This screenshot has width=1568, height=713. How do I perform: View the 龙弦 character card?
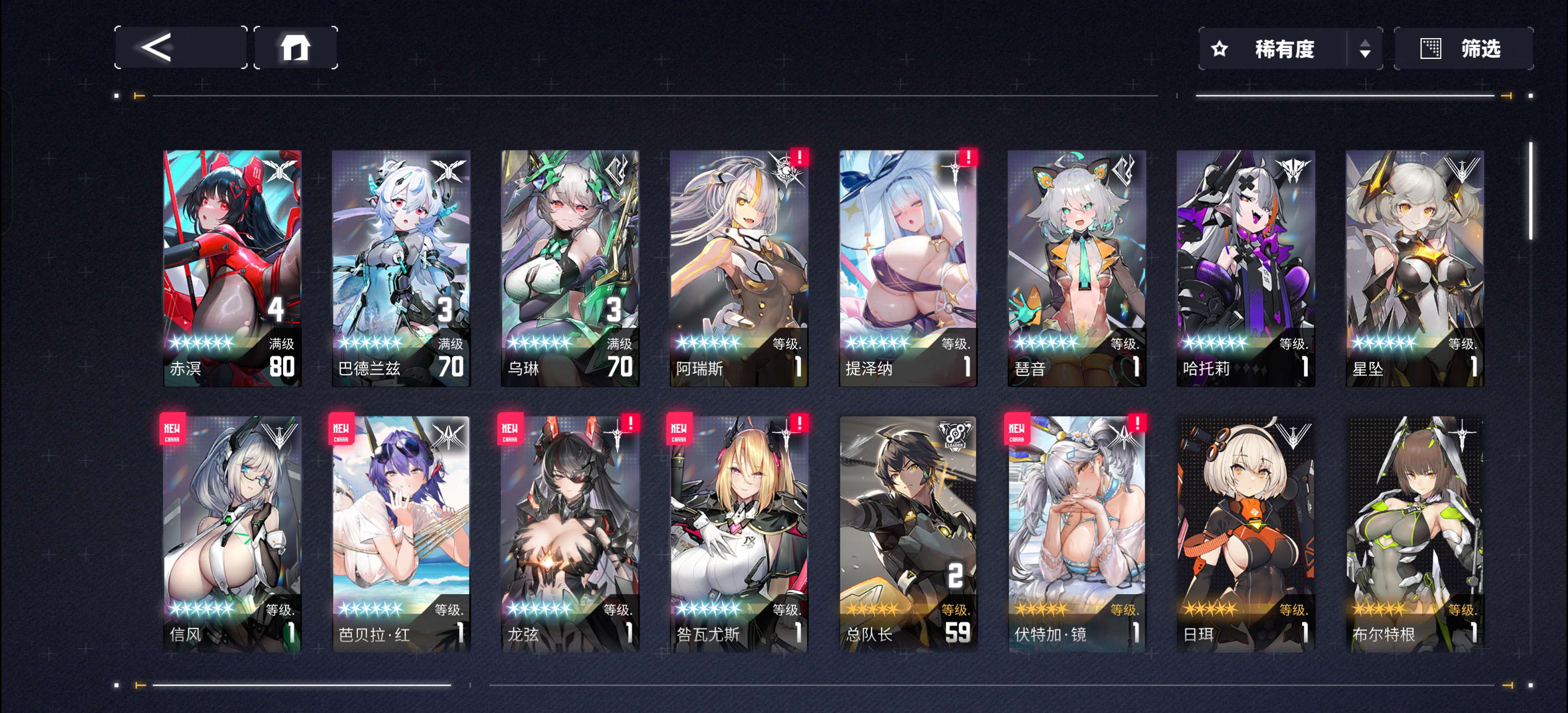click(570, 534)
